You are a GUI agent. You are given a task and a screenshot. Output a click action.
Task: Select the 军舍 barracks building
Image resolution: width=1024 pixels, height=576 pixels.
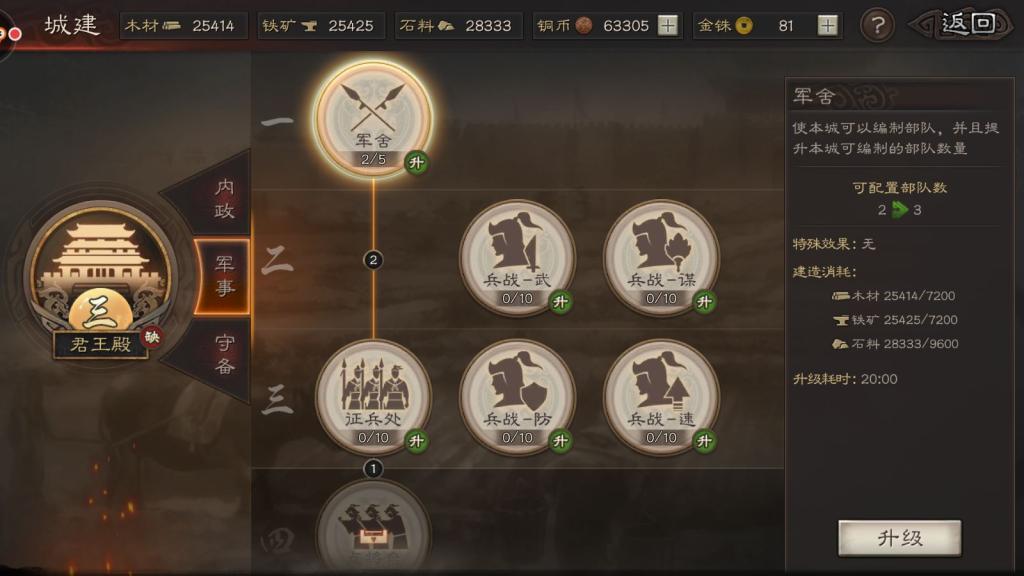coord(374,118)
